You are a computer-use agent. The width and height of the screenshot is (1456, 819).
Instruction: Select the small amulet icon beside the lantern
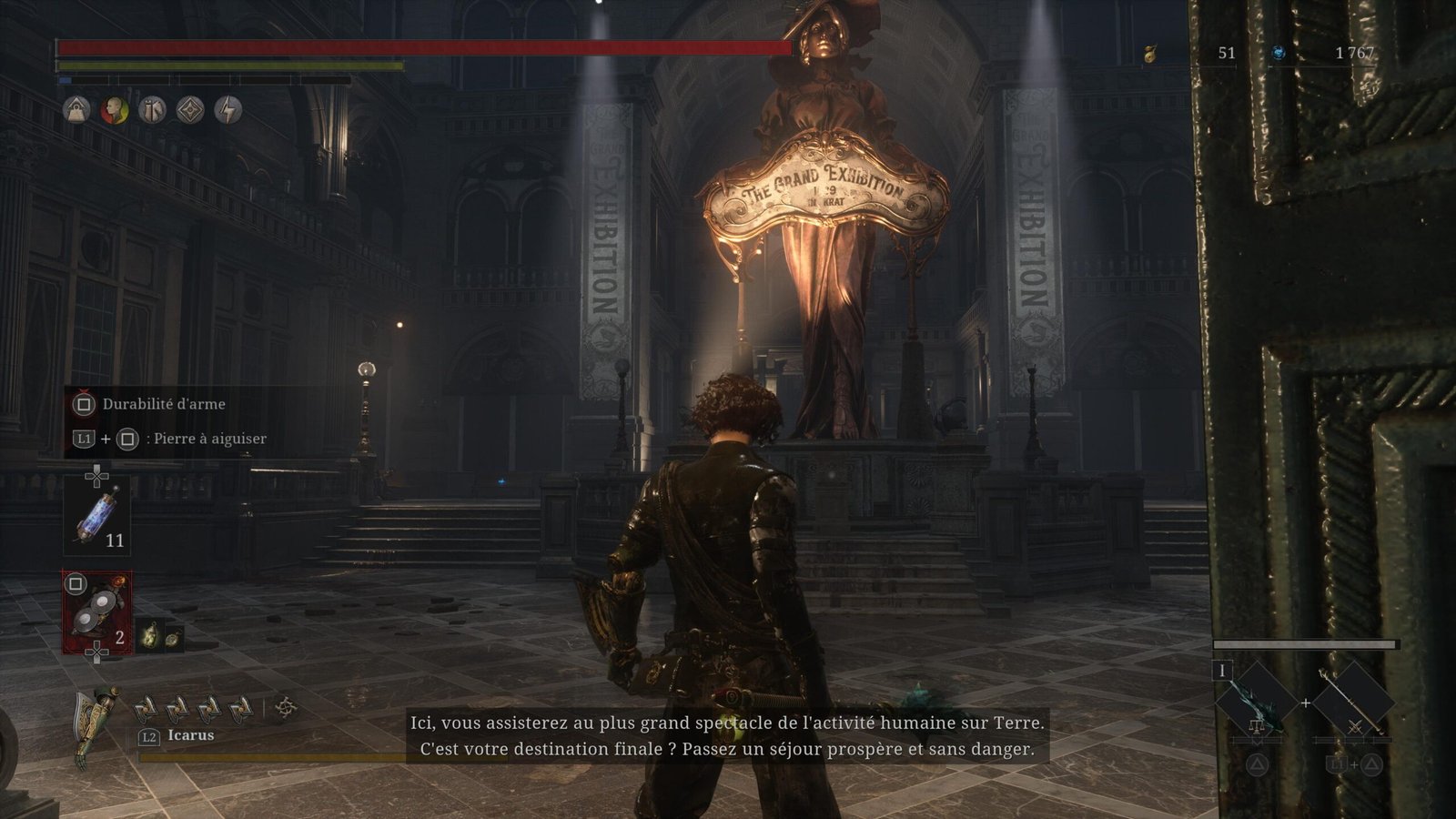pyautogui.click(x=170, y=637)
